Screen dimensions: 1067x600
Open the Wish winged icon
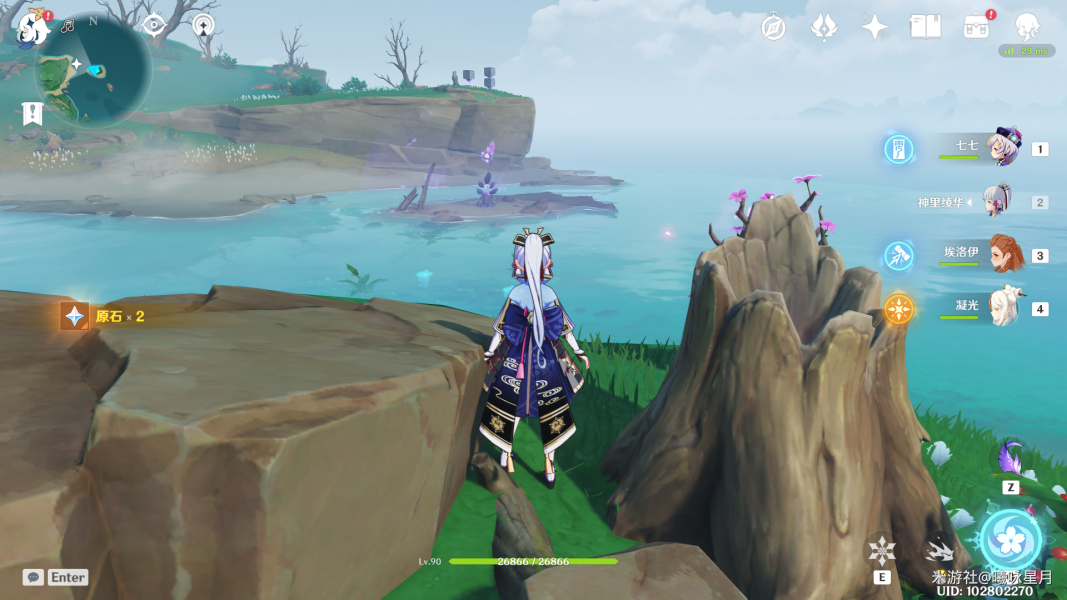824,27
